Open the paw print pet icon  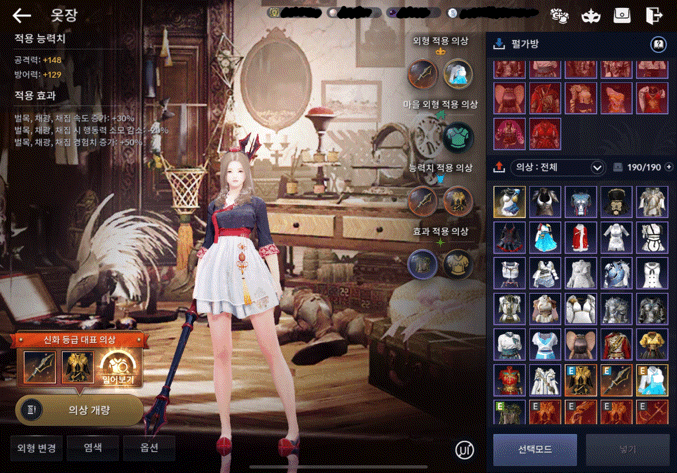pyautogui.click(x=559, y=15)
